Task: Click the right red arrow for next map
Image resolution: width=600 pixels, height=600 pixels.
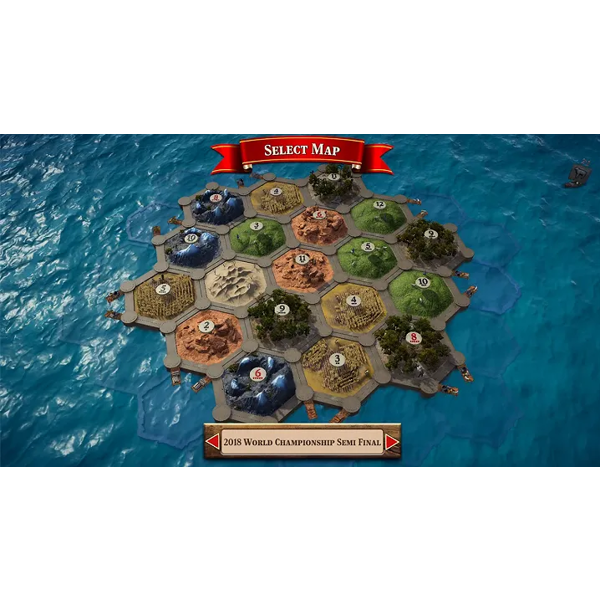Action: (392, 441)
